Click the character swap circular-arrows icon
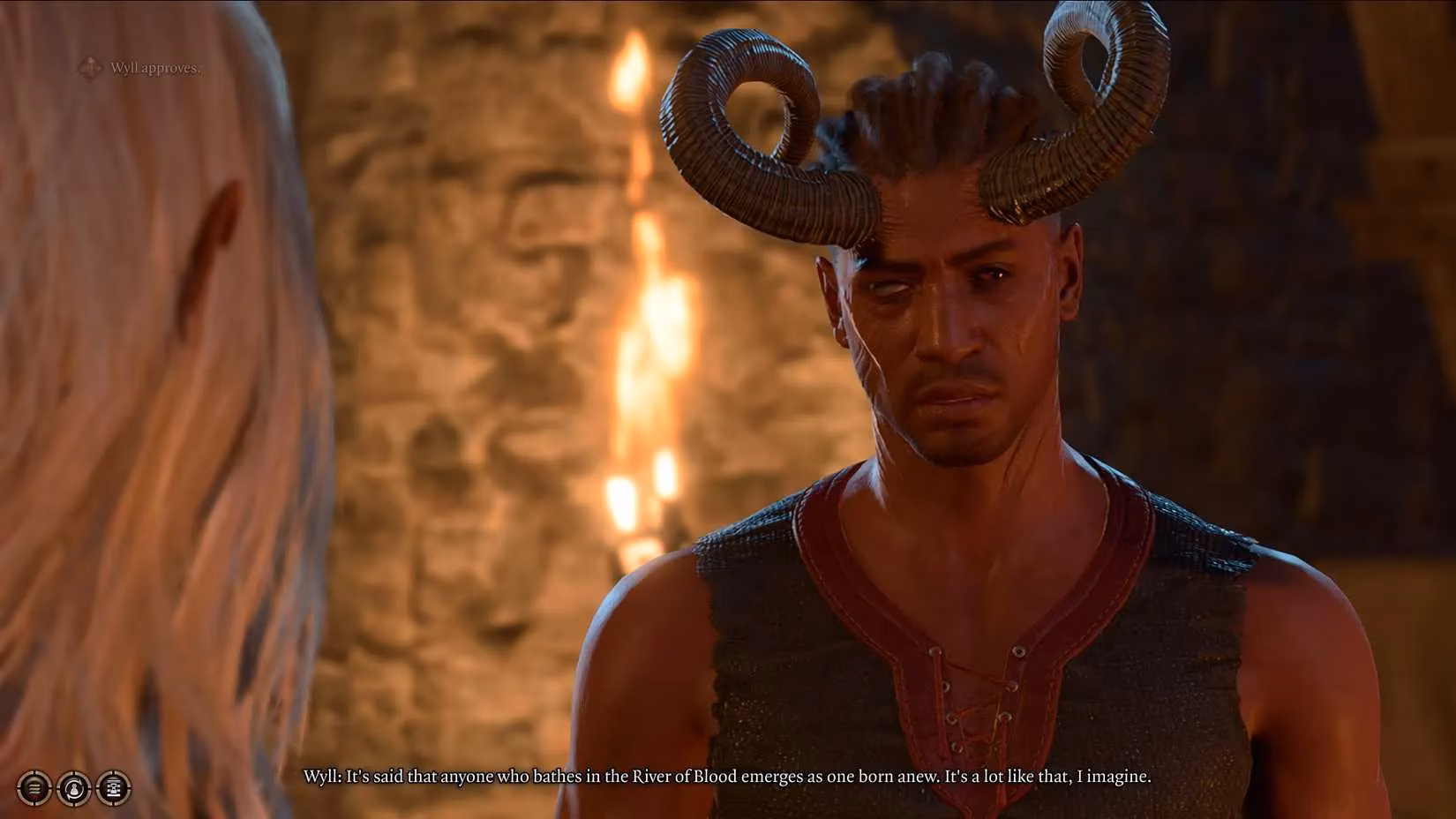 click(73, 787)
